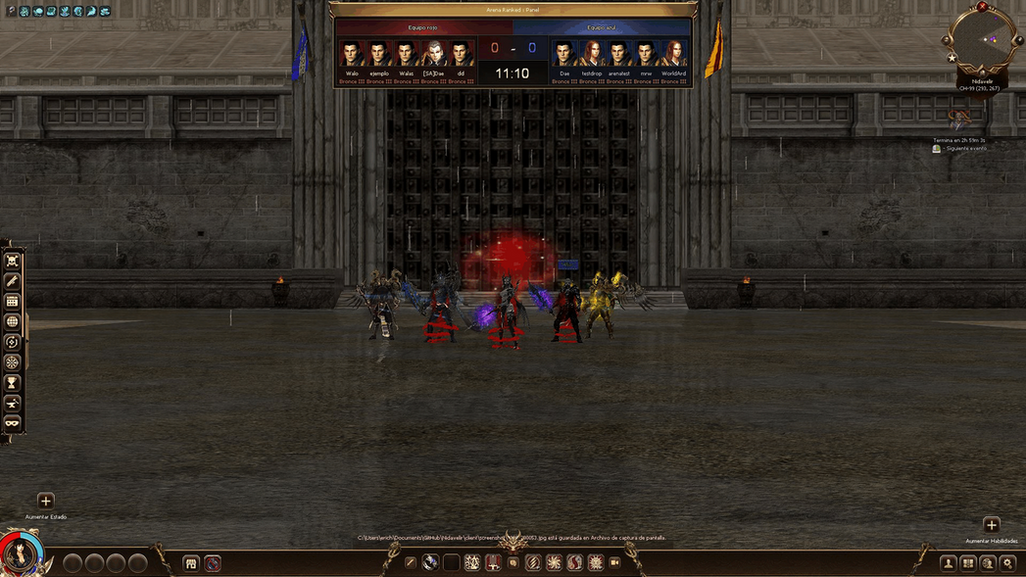The width and height of the screenshot is (1026, 577).
Task: Click the dagger icon in side menu
Action: coord(13,280)
